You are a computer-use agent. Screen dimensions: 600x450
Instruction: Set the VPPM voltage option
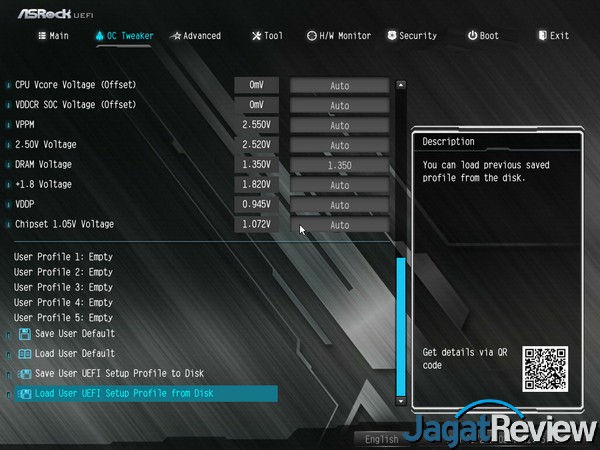(x=339, y=125)
